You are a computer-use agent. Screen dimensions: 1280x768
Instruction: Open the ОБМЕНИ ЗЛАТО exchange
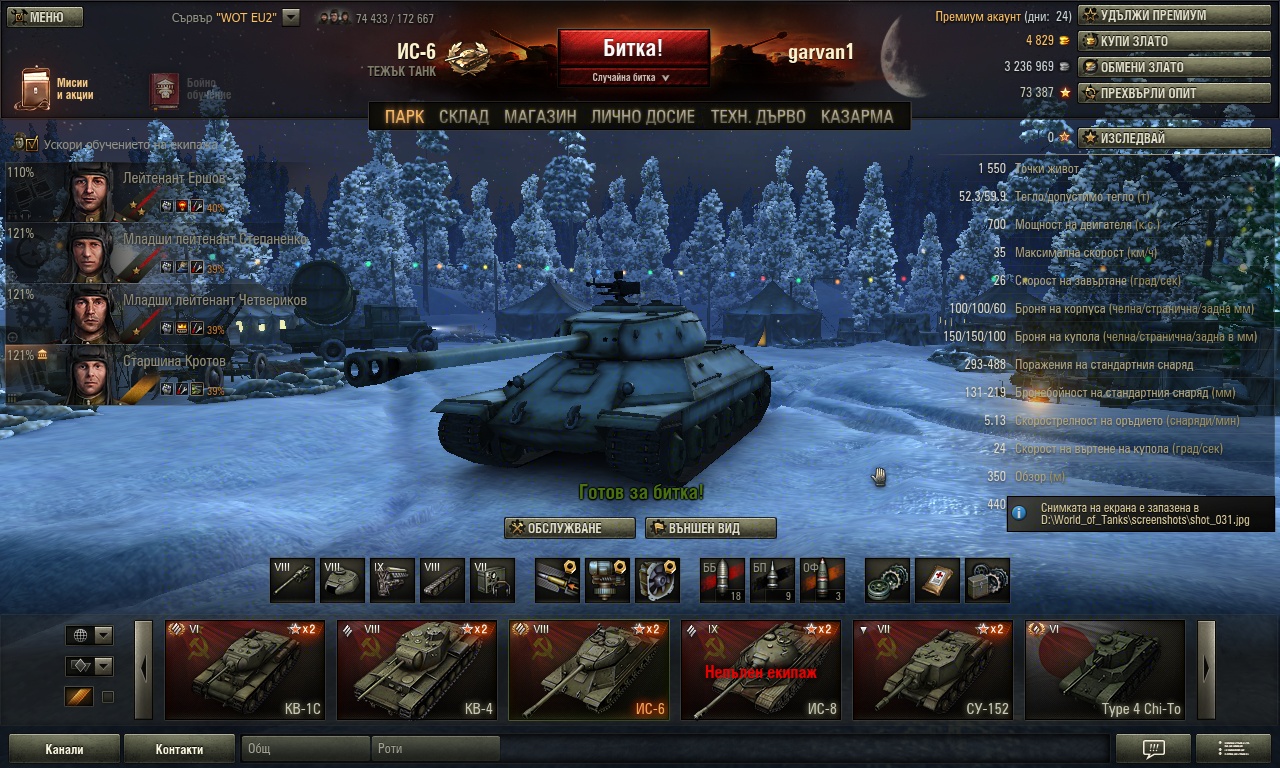[x=1159, y=67]
